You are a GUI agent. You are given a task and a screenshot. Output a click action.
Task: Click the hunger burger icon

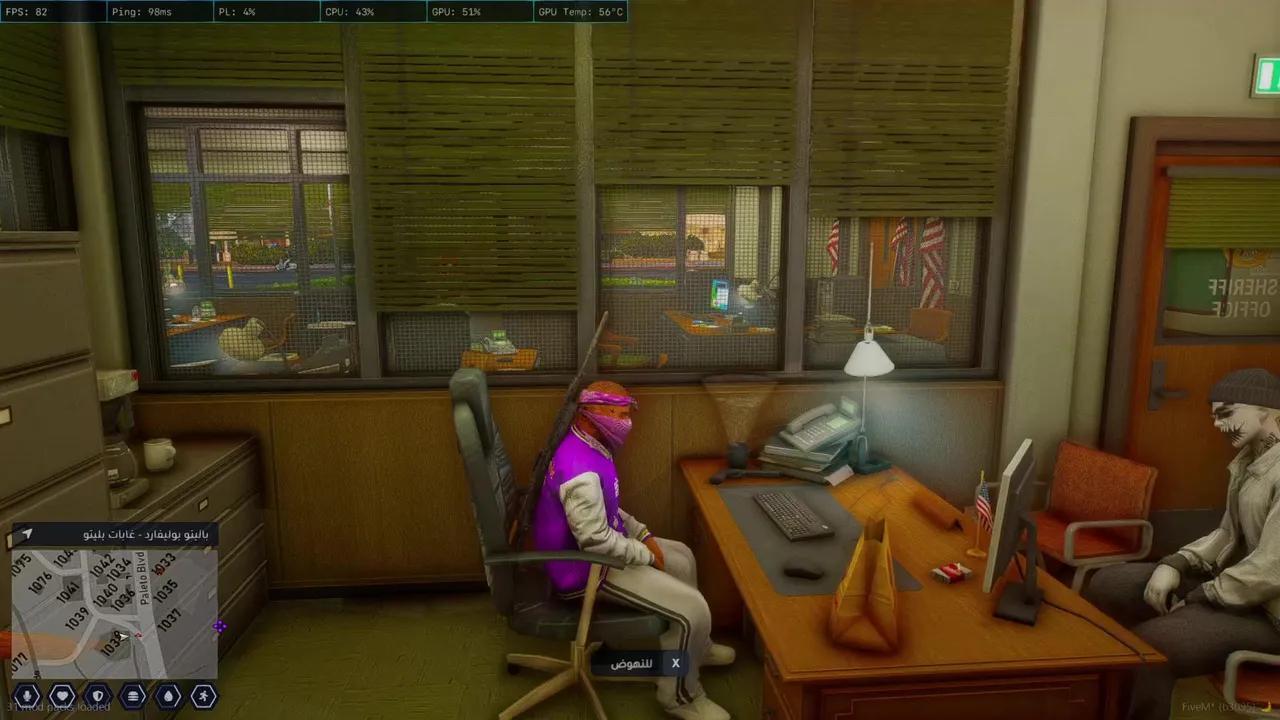[x=134, y=695]
